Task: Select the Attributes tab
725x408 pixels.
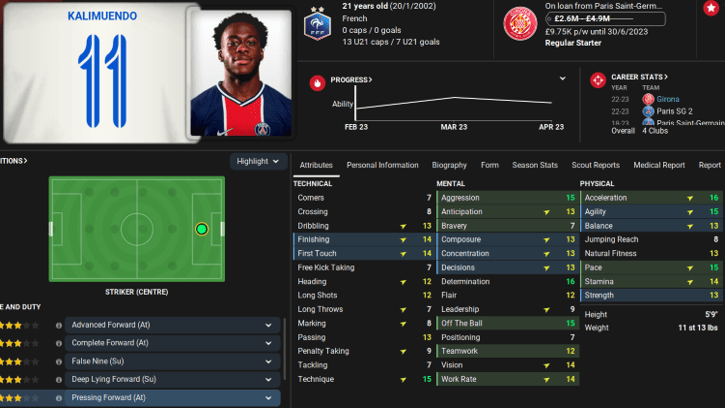Action: coord(316,165)
